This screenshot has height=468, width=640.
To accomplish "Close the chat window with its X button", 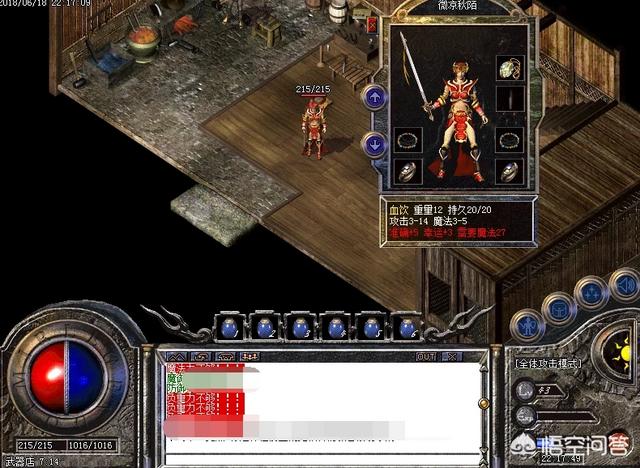I will pyautogui.click(x=452, y=357).
